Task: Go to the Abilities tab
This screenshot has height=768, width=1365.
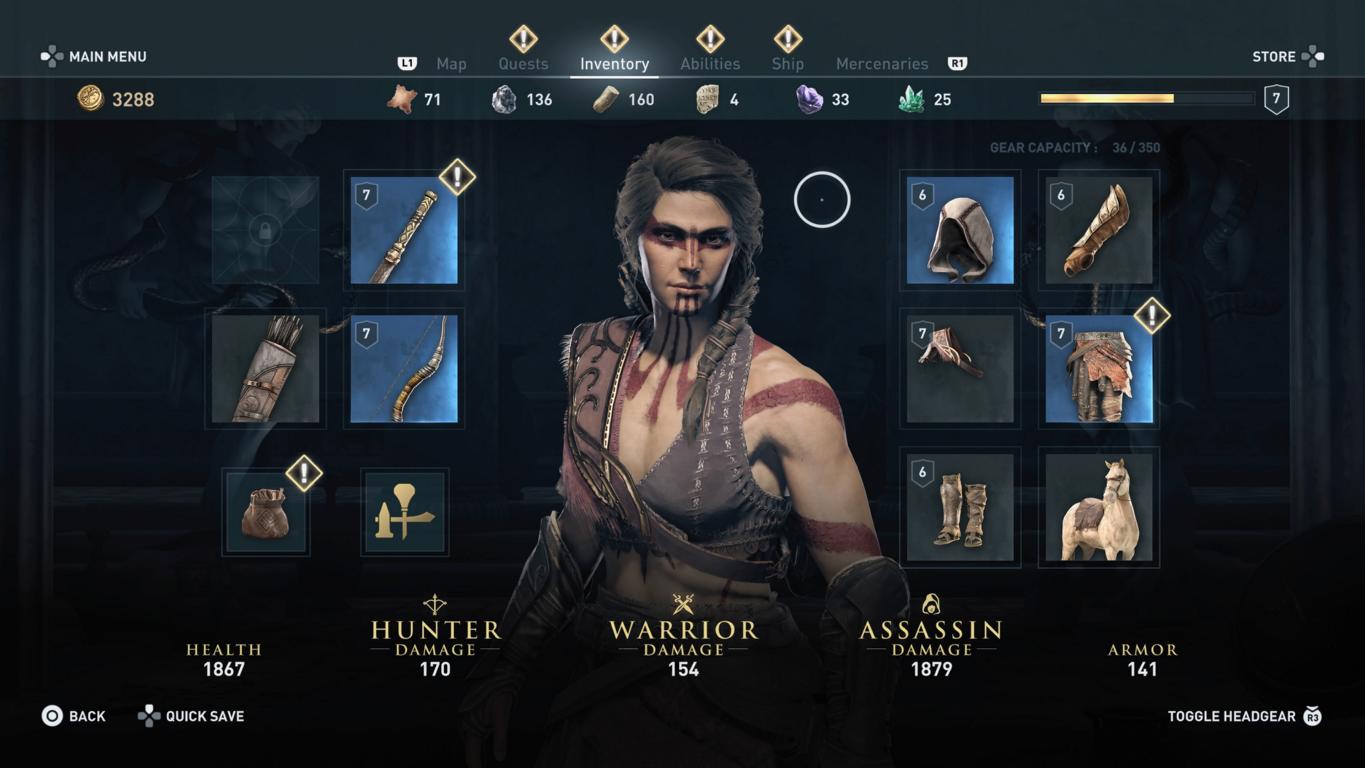Action: (710, 64)
